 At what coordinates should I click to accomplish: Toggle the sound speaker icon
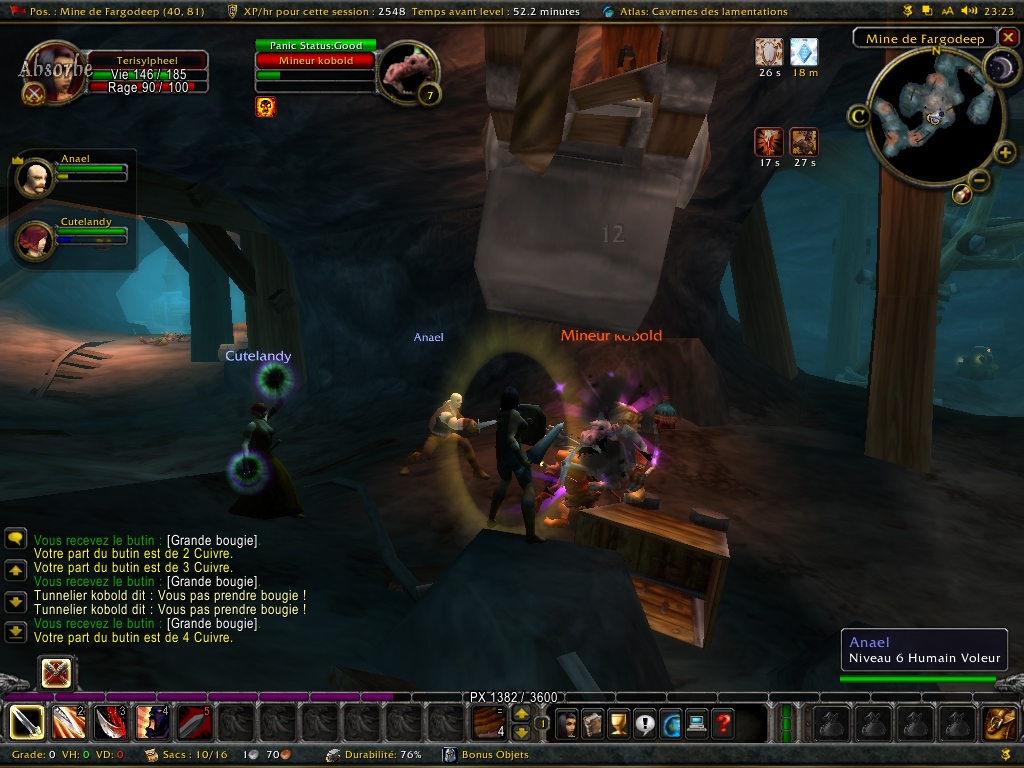tap(968, 11)
